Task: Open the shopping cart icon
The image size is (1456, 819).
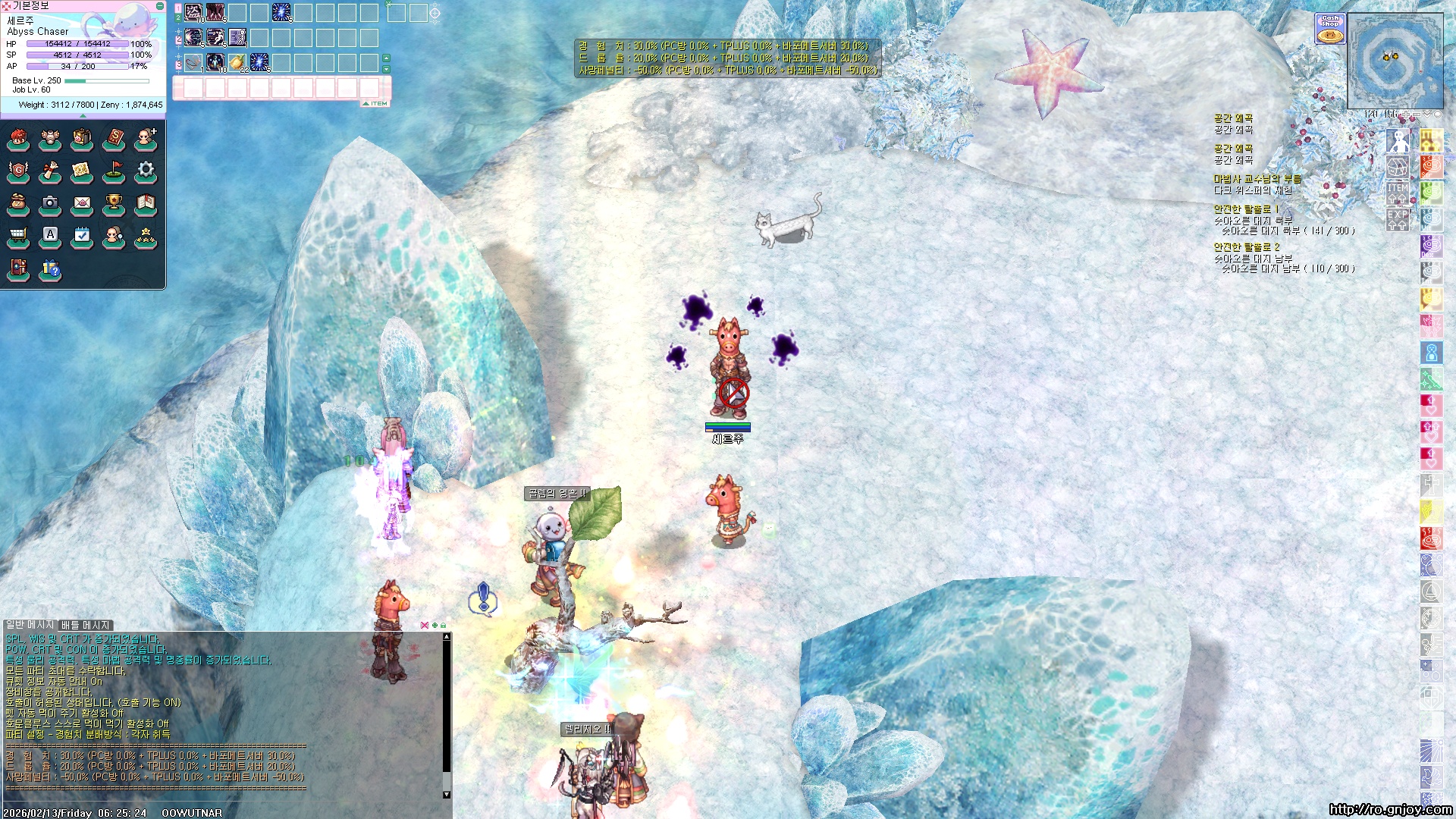Action: coord(18,236)
